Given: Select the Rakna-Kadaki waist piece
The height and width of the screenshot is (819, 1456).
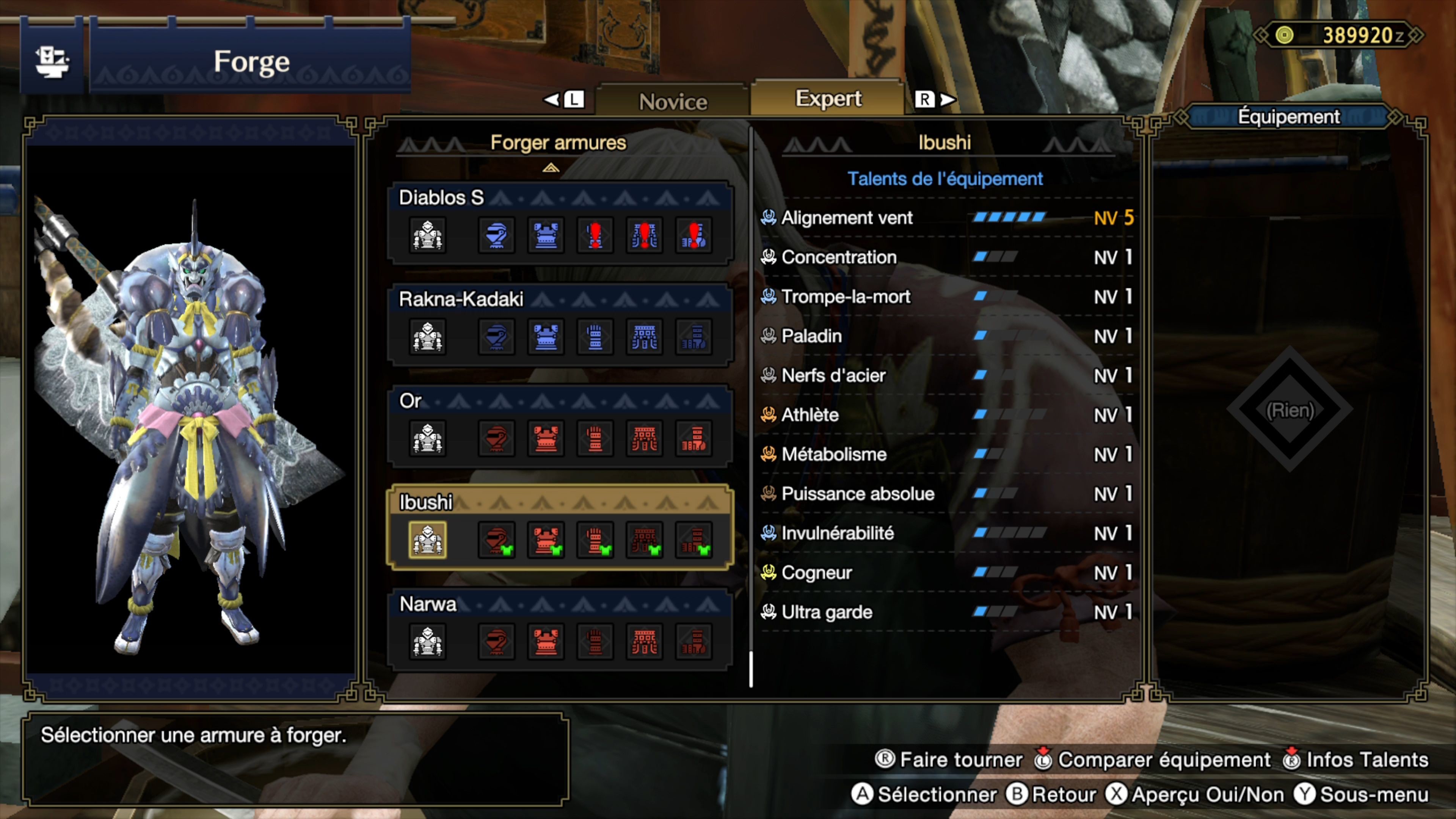Looking at the screenshot, I should 644,337.
